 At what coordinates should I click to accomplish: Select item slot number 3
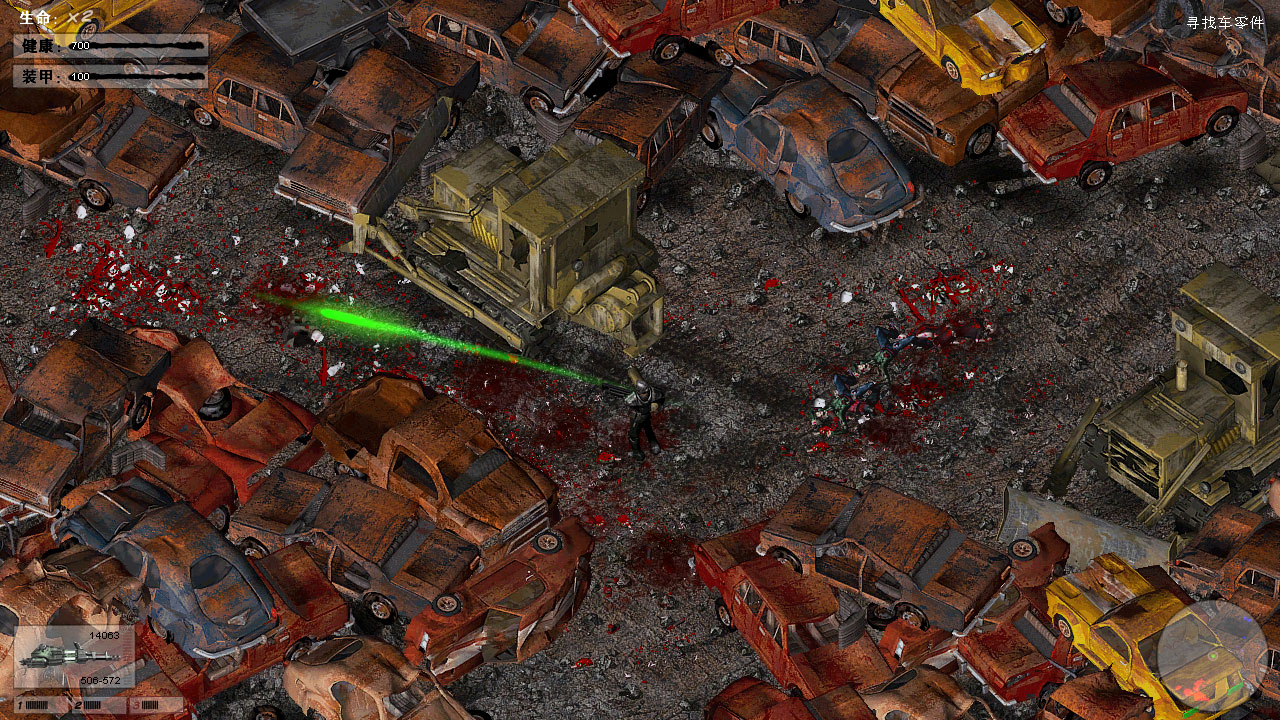[x=158, y=705]
